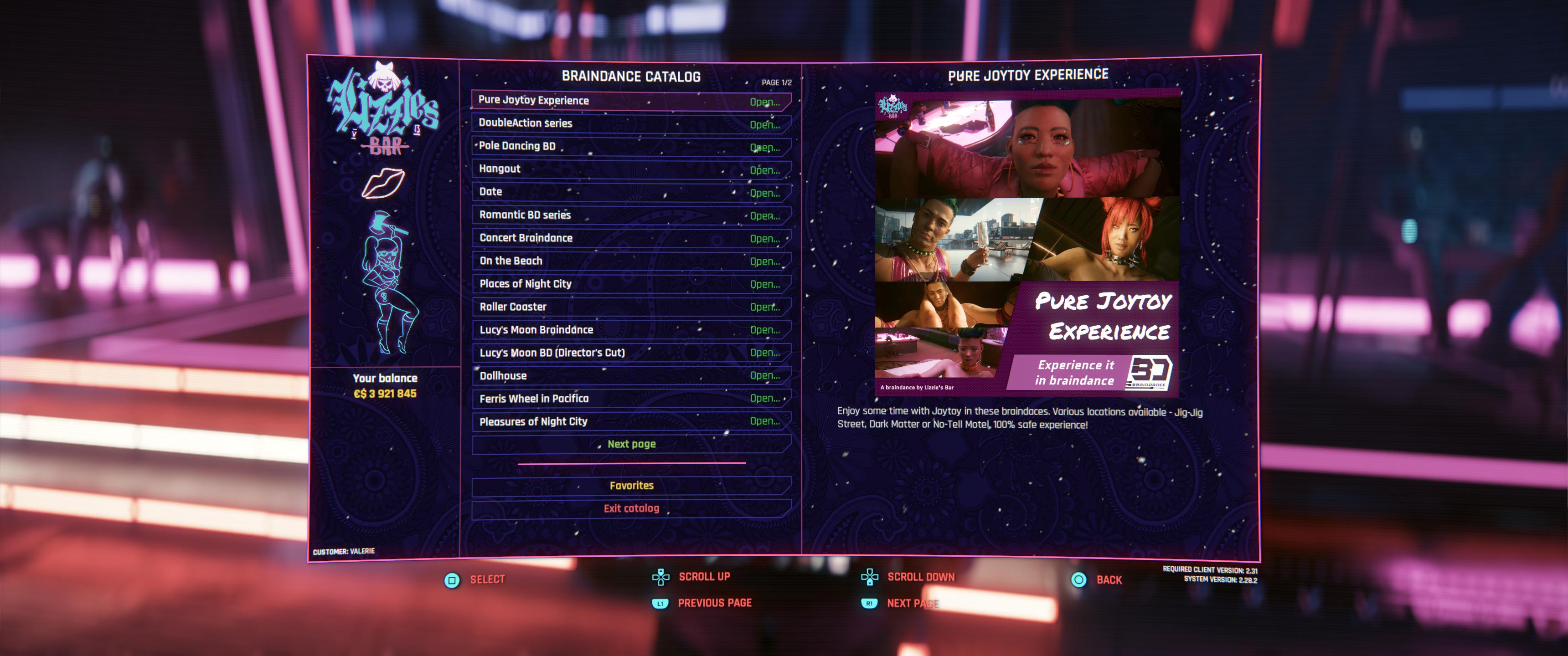The height and width of the screenshot is (656, 1568).
Task: Choose Concert Braindance from the catalog
Action: click(630, 238)
